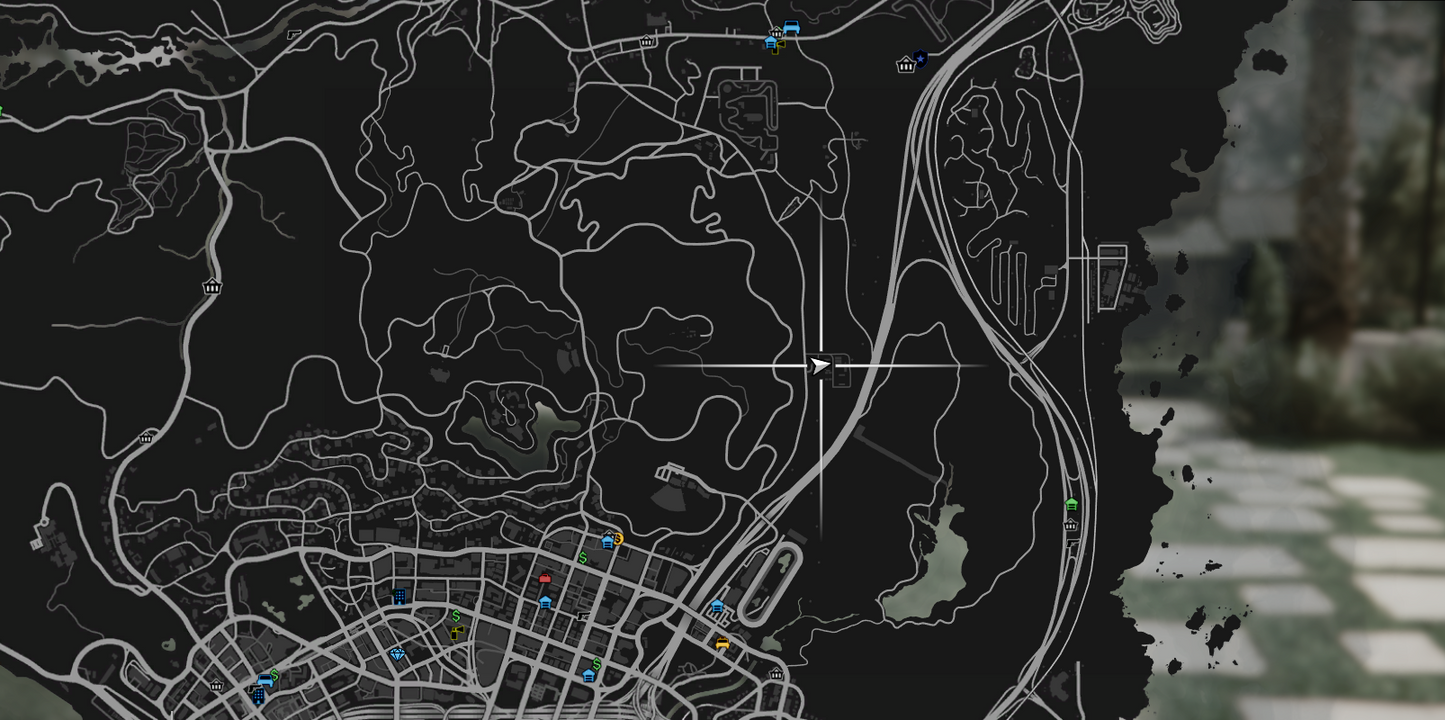Click the blue office building blip downtown

coord(399,597)
